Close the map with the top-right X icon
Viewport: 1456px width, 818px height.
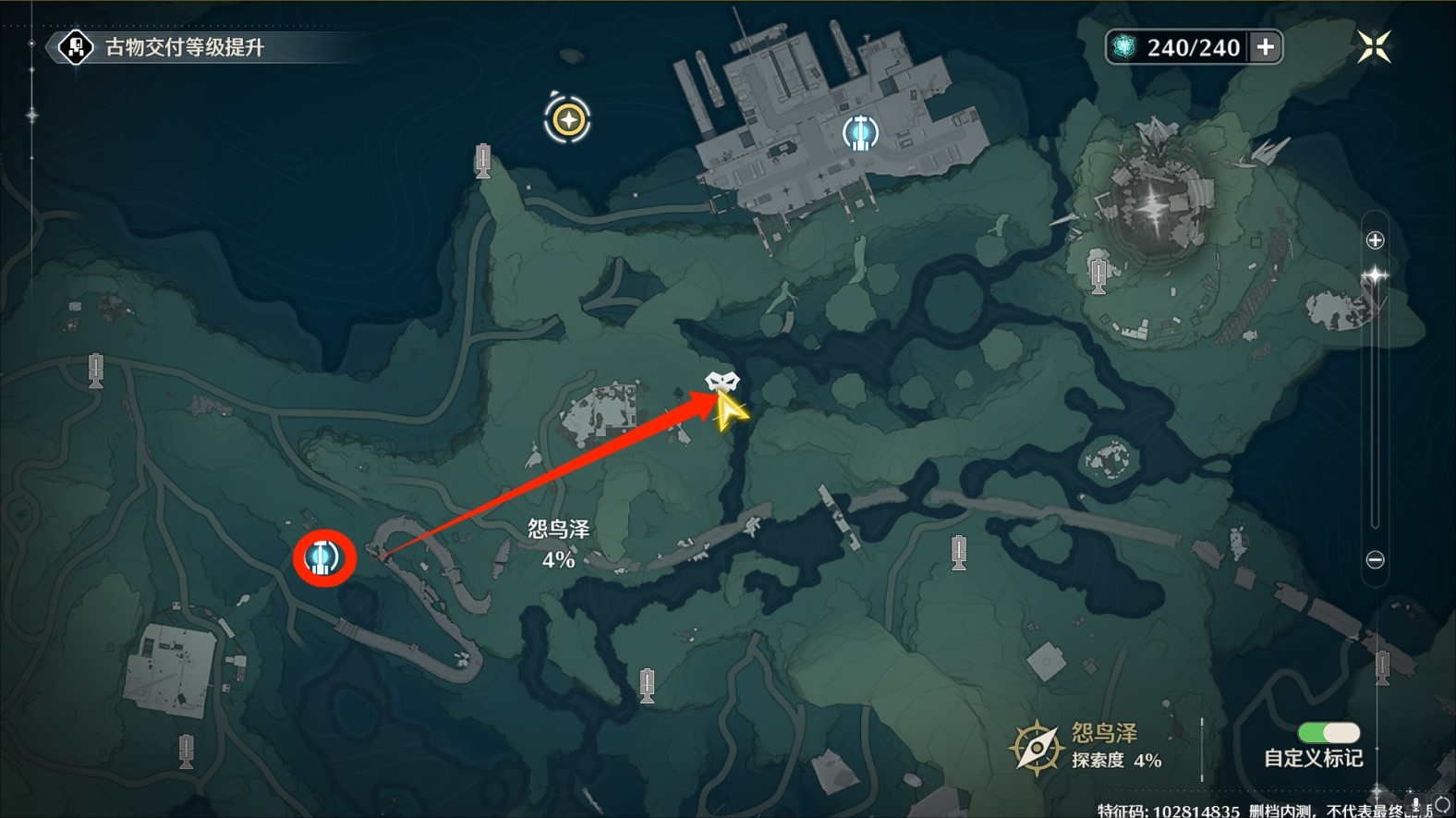(1374, 45)
